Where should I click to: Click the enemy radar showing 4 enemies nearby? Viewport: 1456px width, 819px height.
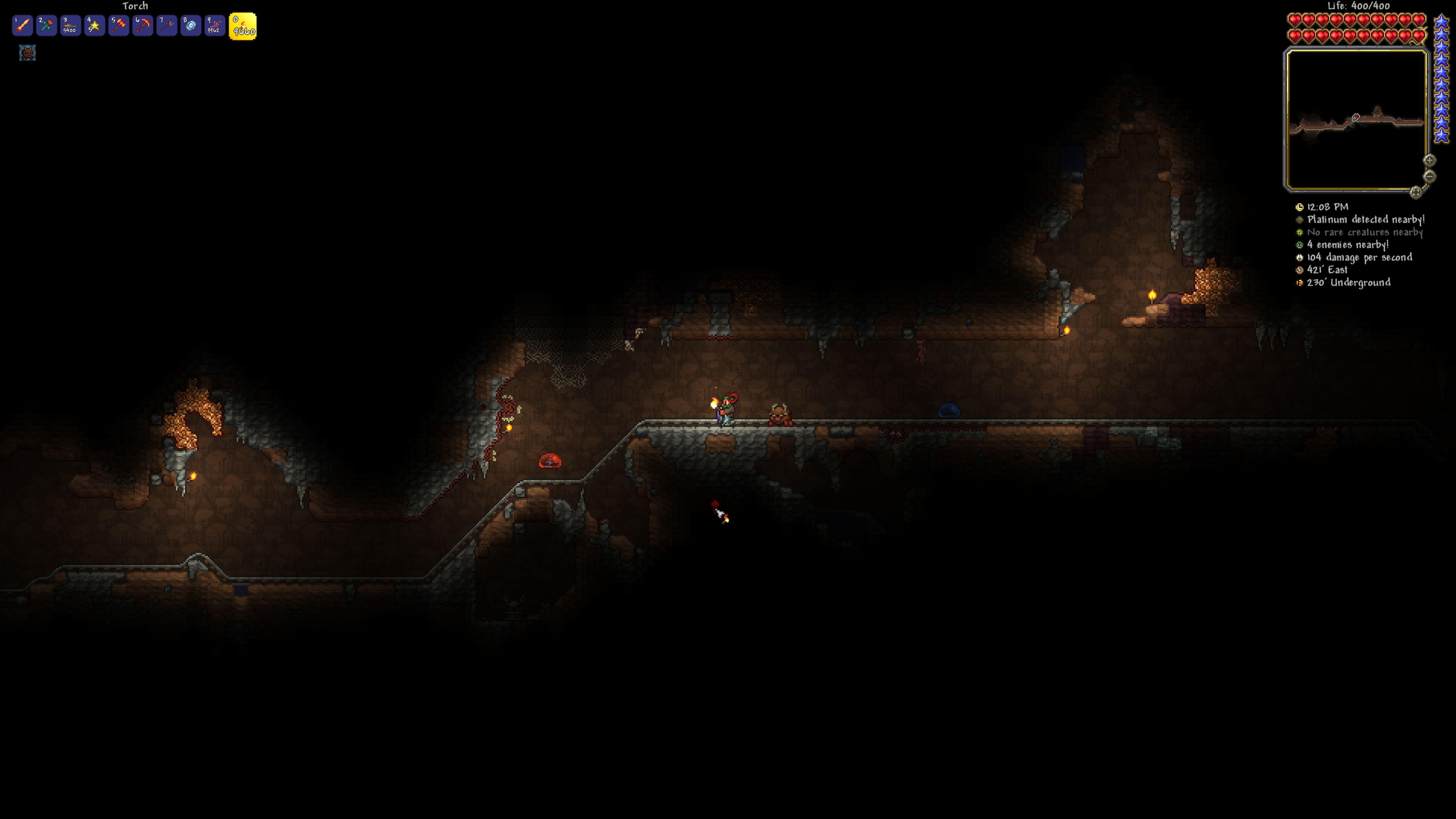pos(1348,245)
